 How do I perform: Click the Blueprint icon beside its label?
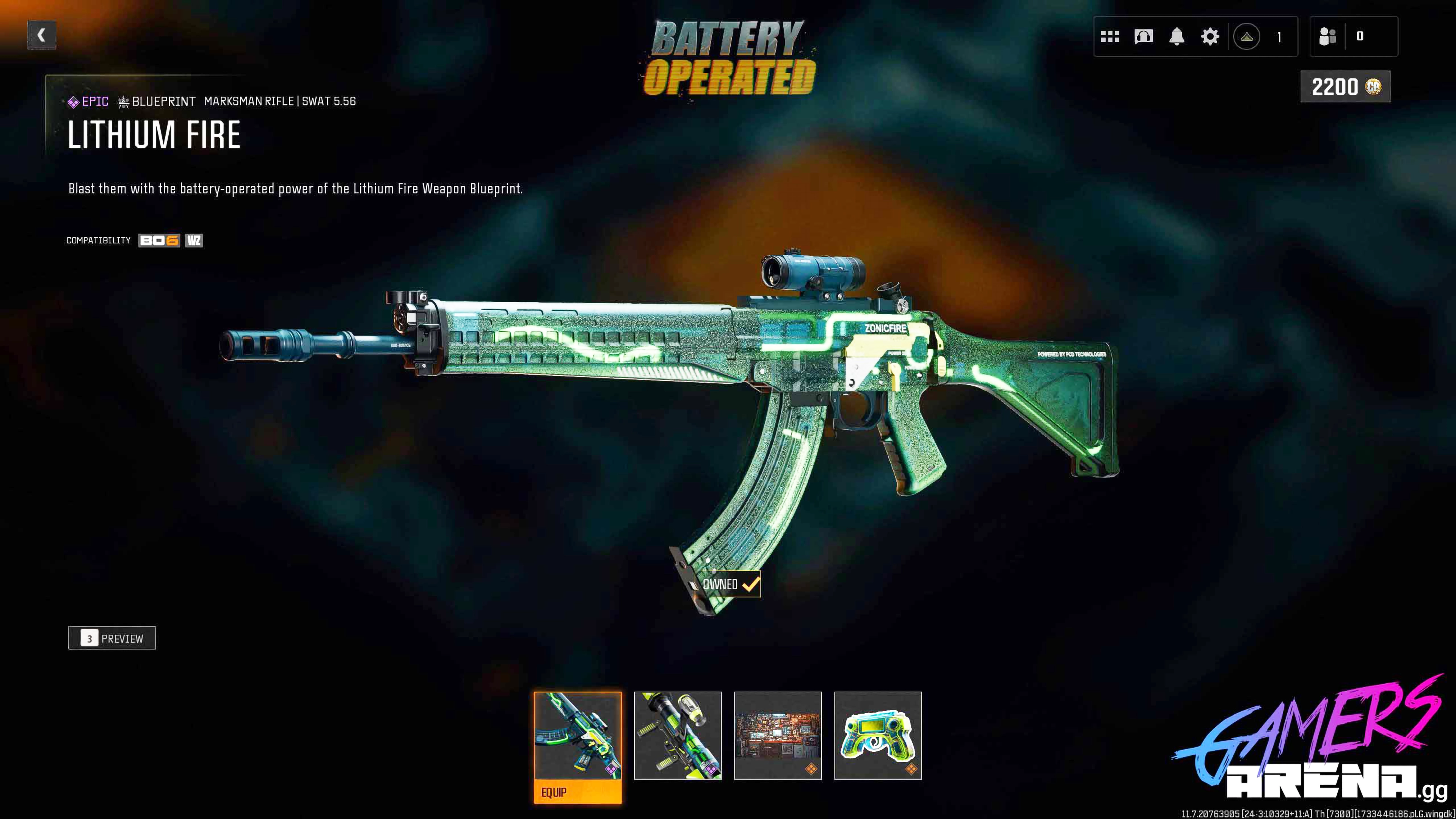click(124, 102)
